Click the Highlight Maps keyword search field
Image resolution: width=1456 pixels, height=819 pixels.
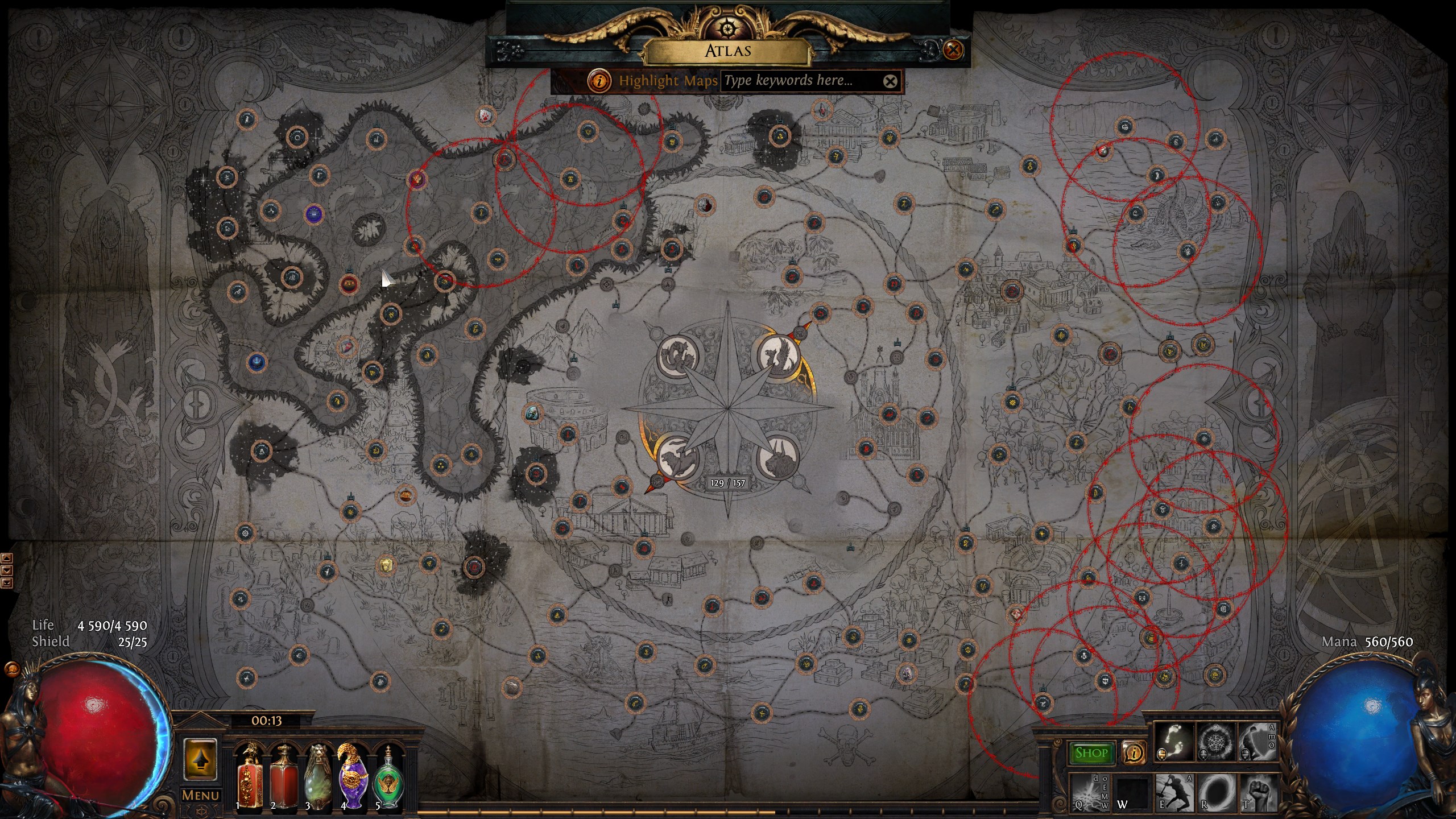tap(802, 81)
